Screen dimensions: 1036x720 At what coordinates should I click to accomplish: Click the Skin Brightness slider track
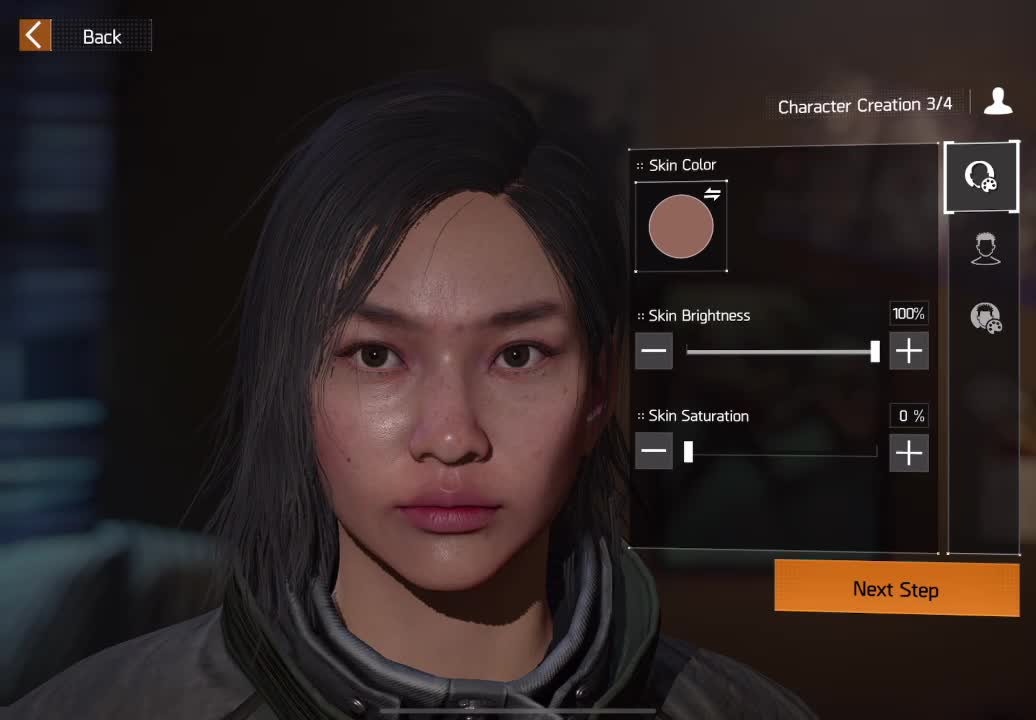click(x=780, y=351)
